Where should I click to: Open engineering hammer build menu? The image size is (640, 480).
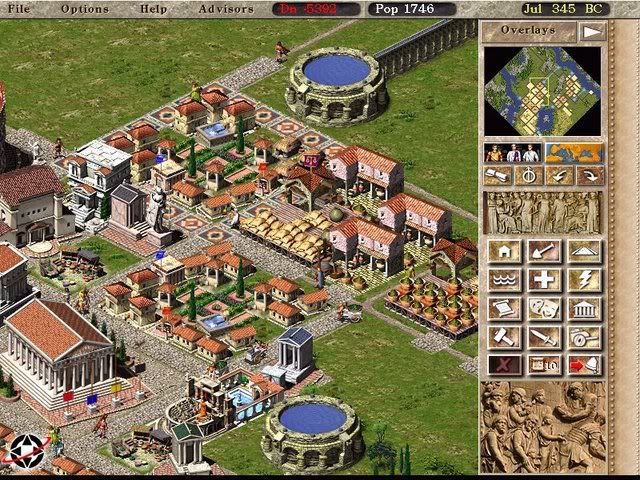503,337
